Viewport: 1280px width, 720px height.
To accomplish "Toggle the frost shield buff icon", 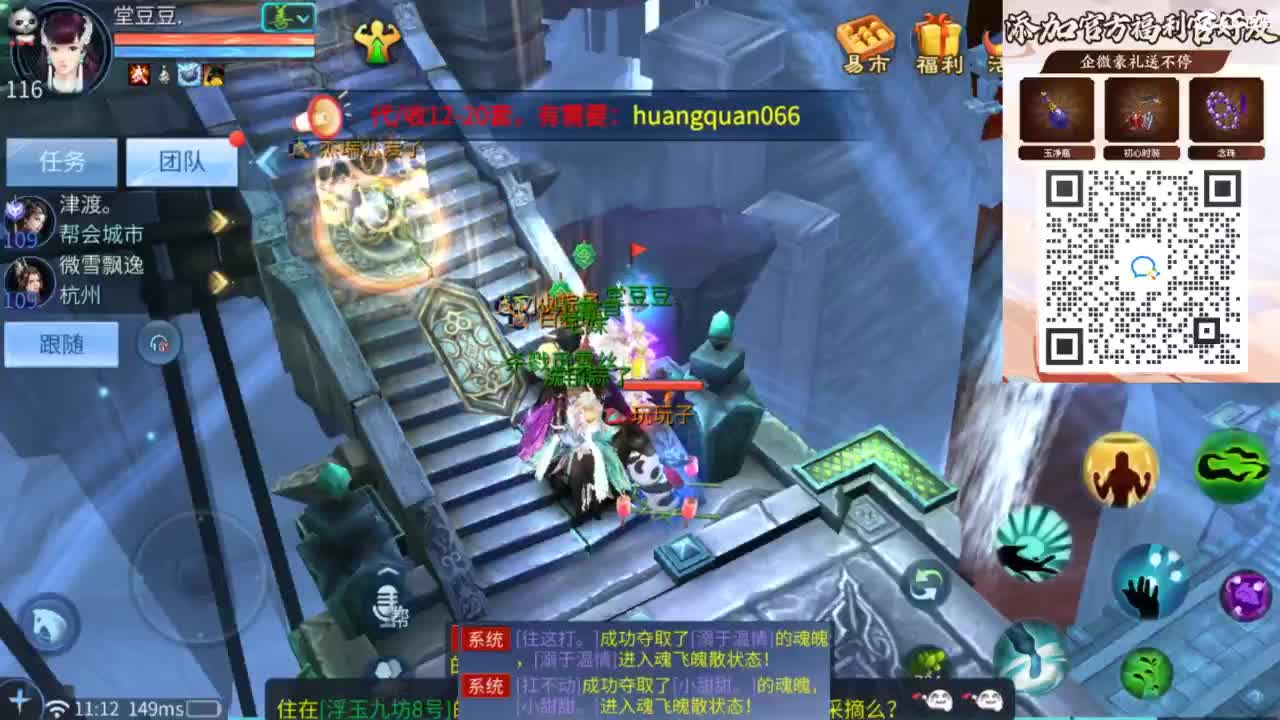I will 187,75.
